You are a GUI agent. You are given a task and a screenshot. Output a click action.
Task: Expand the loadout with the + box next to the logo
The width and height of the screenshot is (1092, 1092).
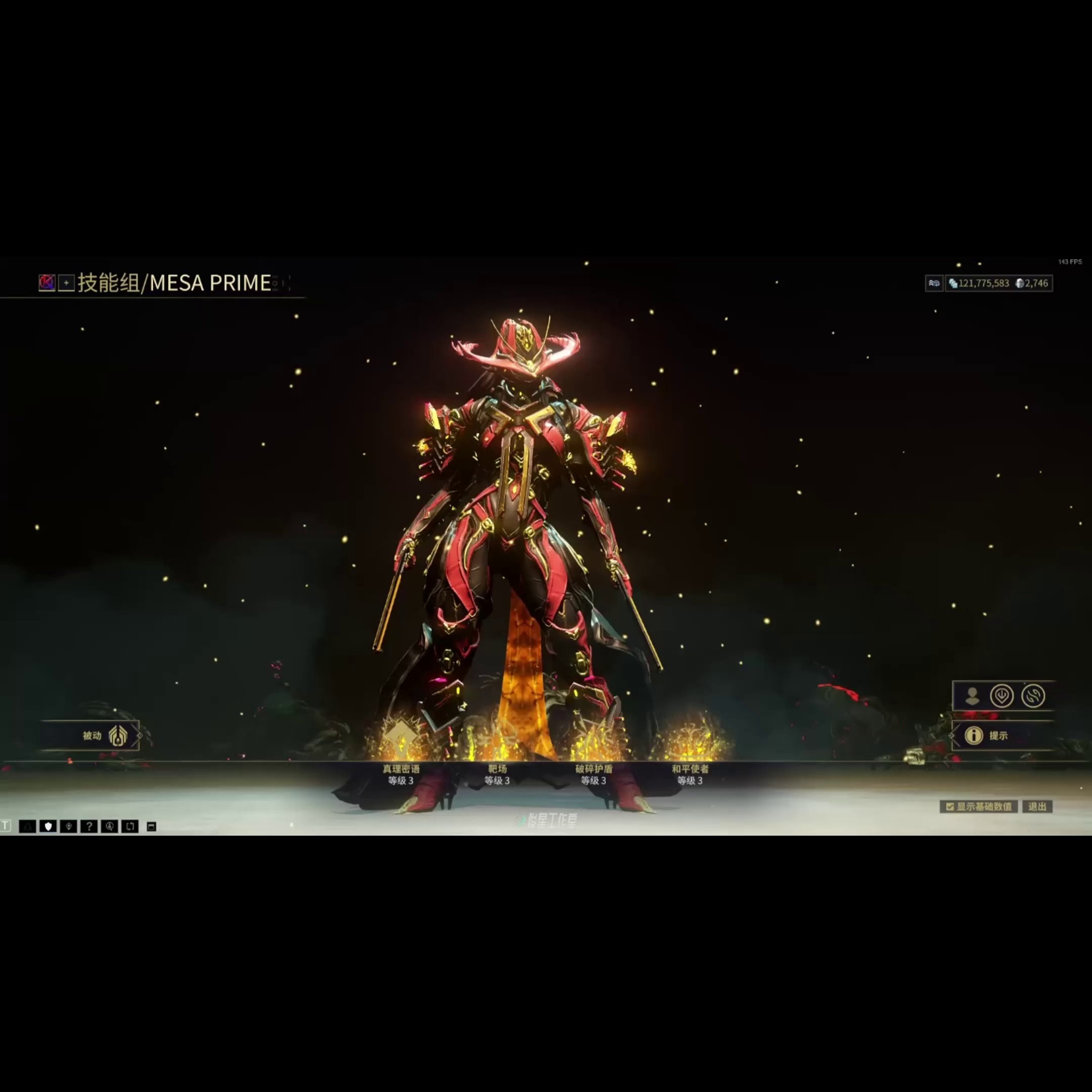click(x=67, y=283)
